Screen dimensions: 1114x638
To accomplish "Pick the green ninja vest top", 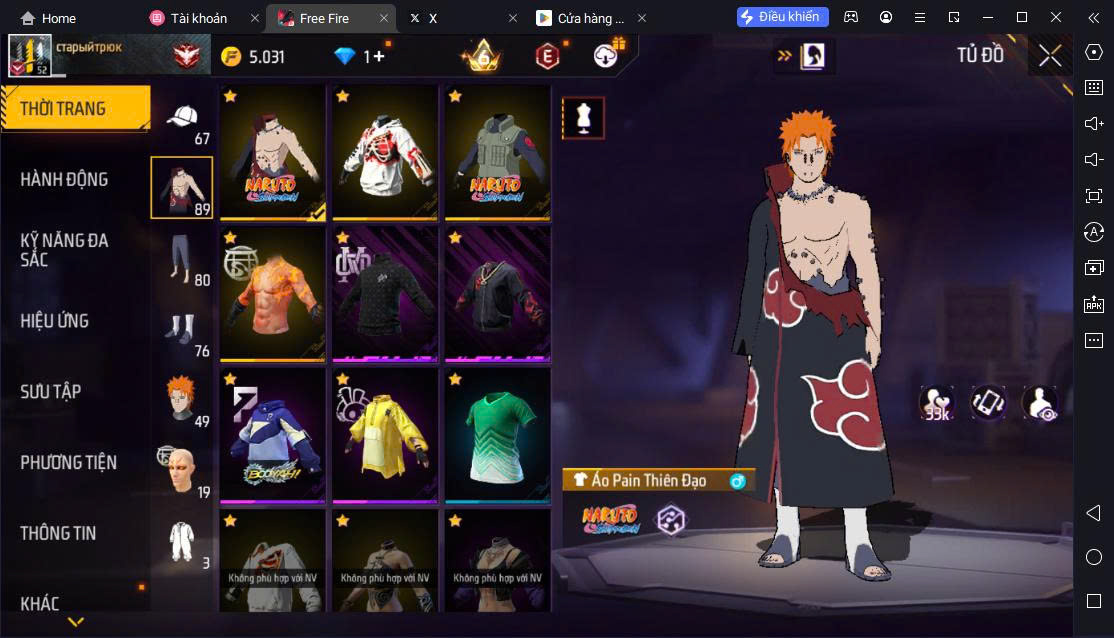I will click(497, 152).
